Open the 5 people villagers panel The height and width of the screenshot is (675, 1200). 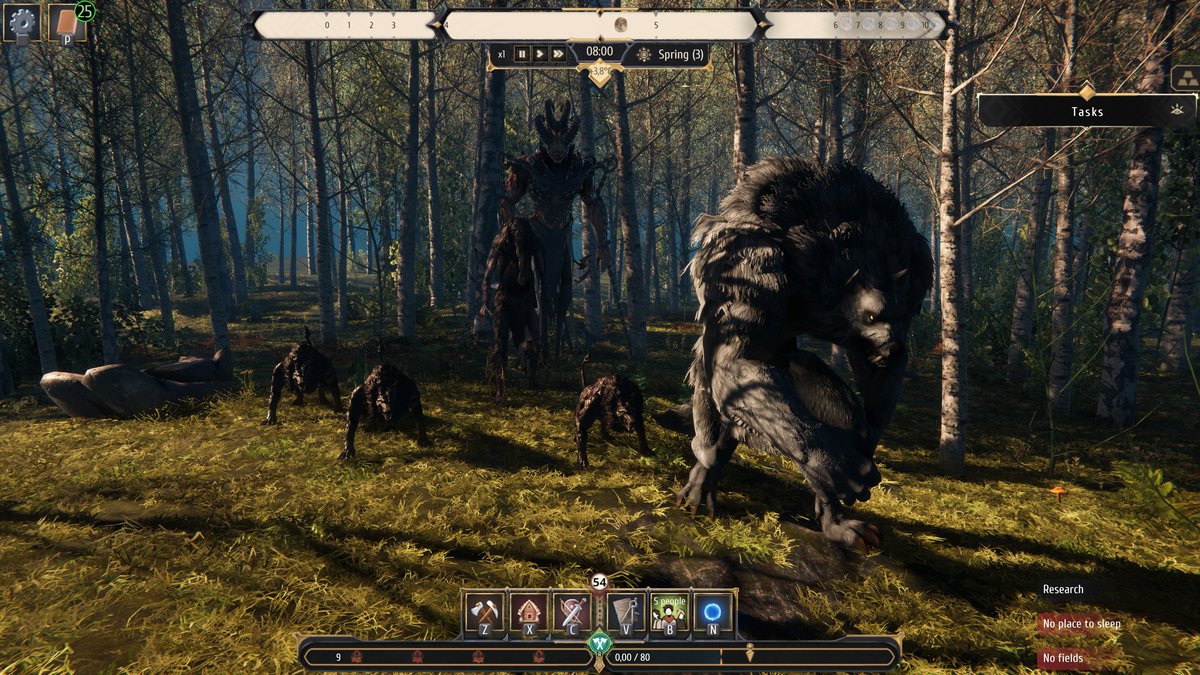point(670,614)
